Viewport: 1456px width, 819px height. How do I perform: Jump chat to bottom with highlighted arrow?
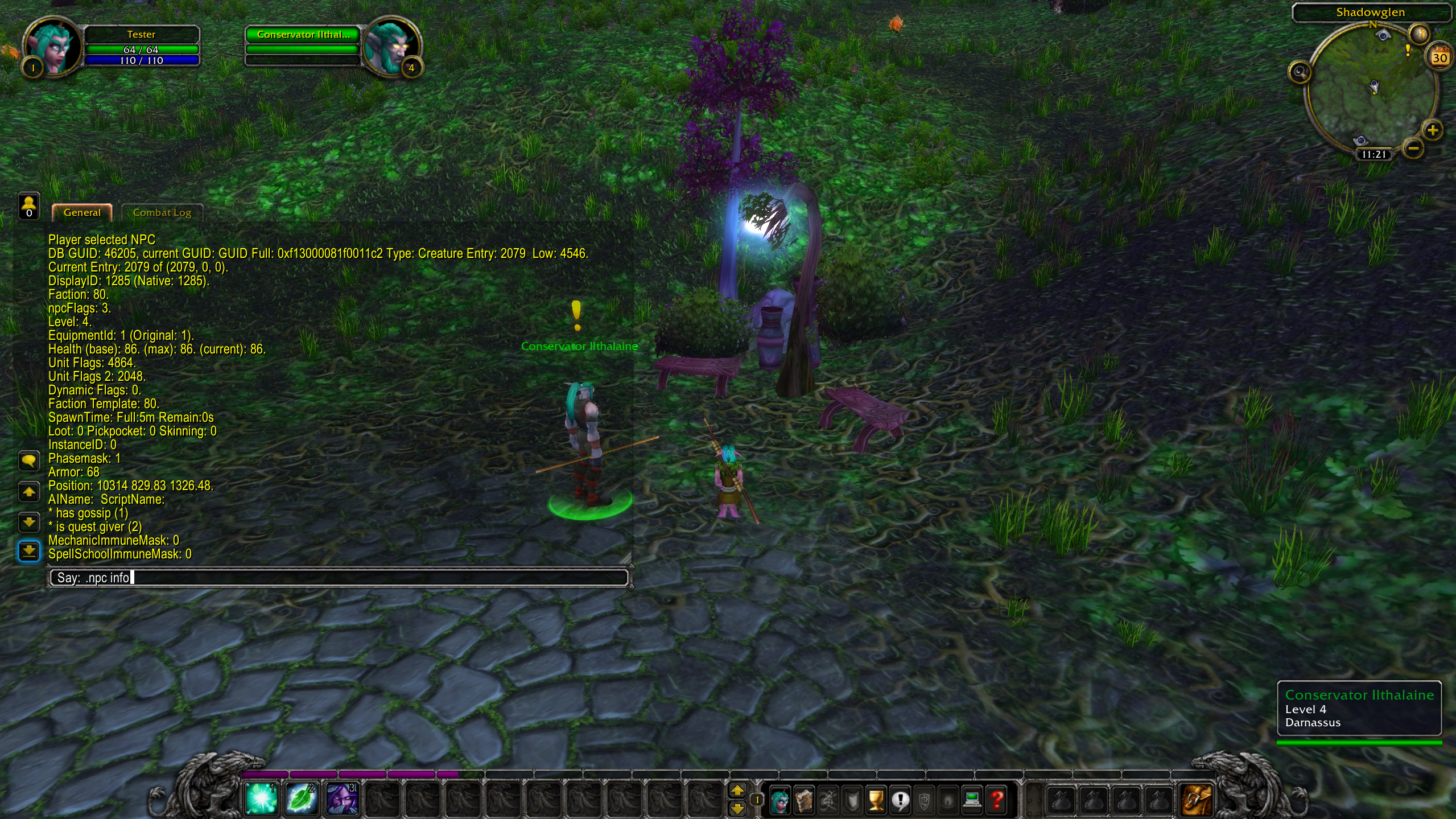coord(29,550)
